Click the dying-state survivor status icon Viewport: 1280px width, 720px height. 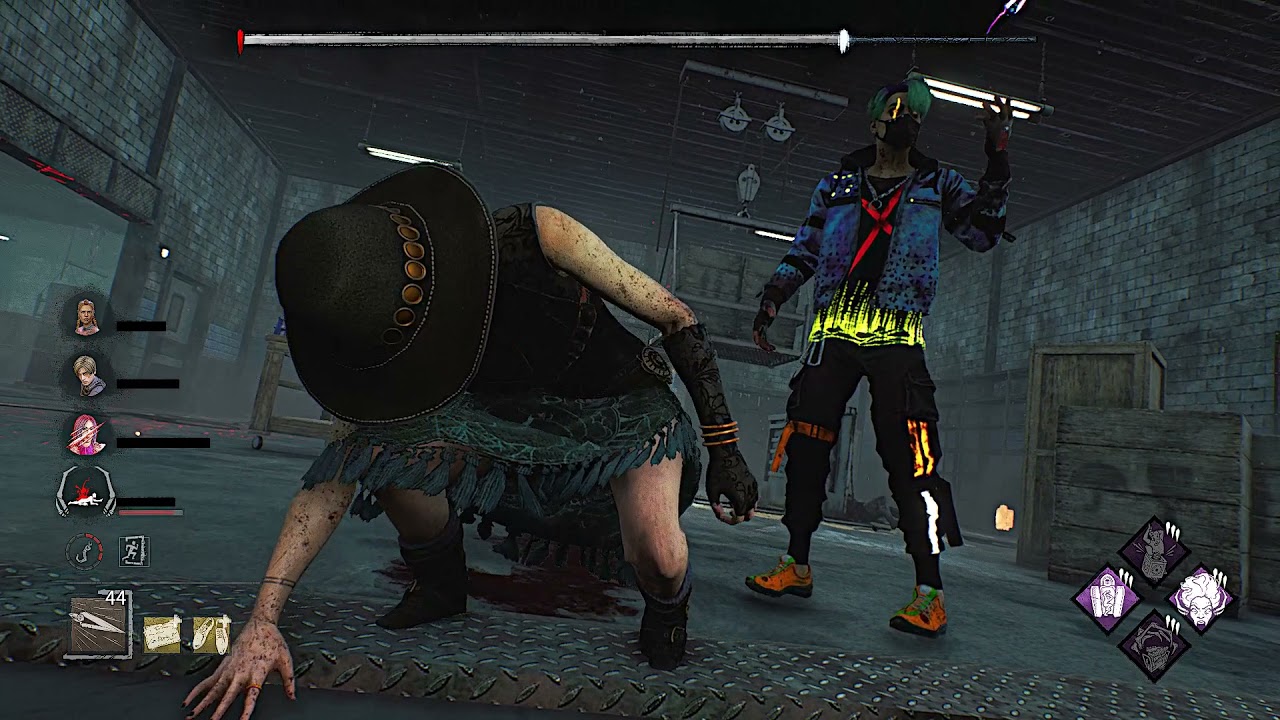pyautogui.click(x=87, y=493)
